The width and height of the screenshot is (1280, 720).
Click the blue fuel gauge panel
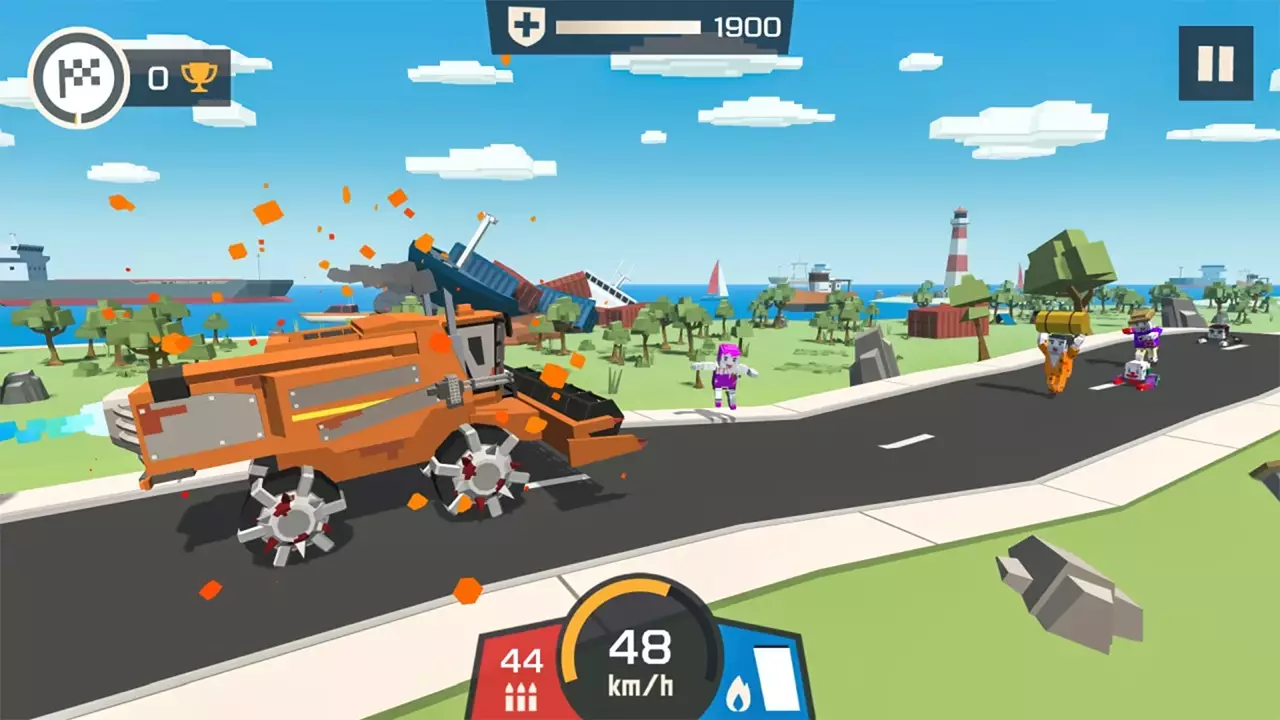tap(762, 672)
